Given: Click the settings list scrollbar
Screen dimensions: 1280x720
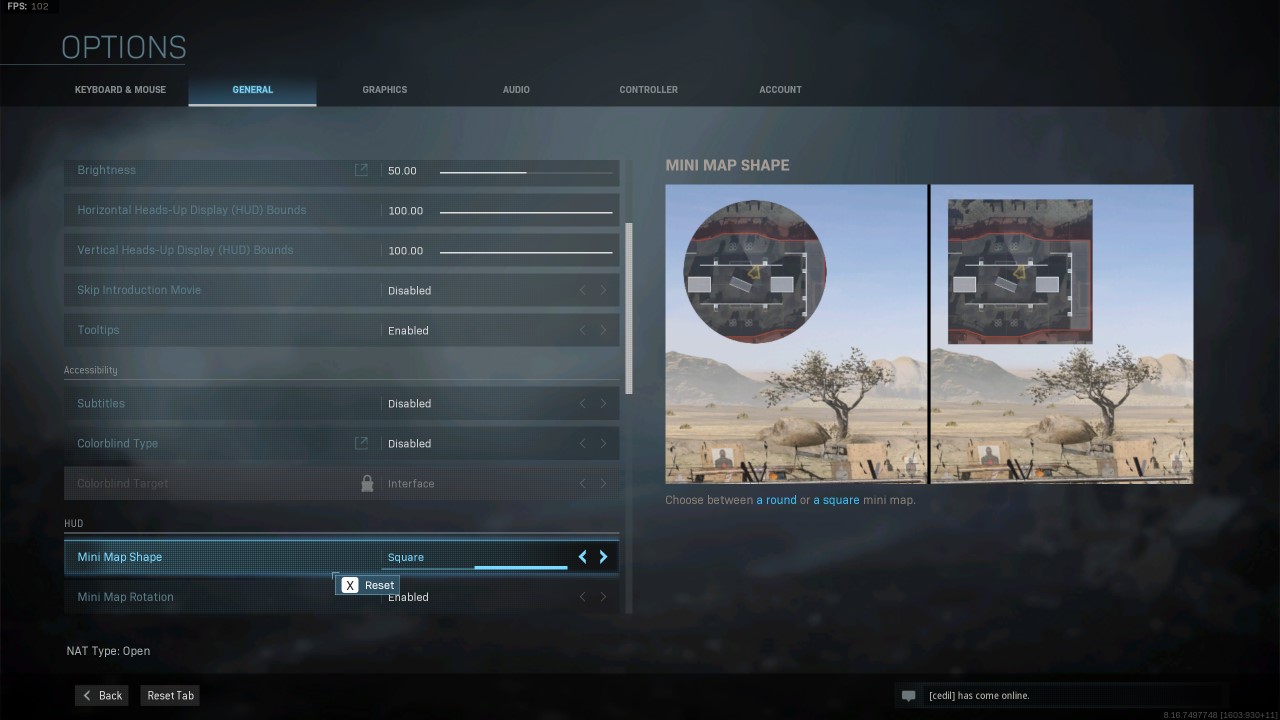Looking at the screenshot, I should [x=630, y=300].
